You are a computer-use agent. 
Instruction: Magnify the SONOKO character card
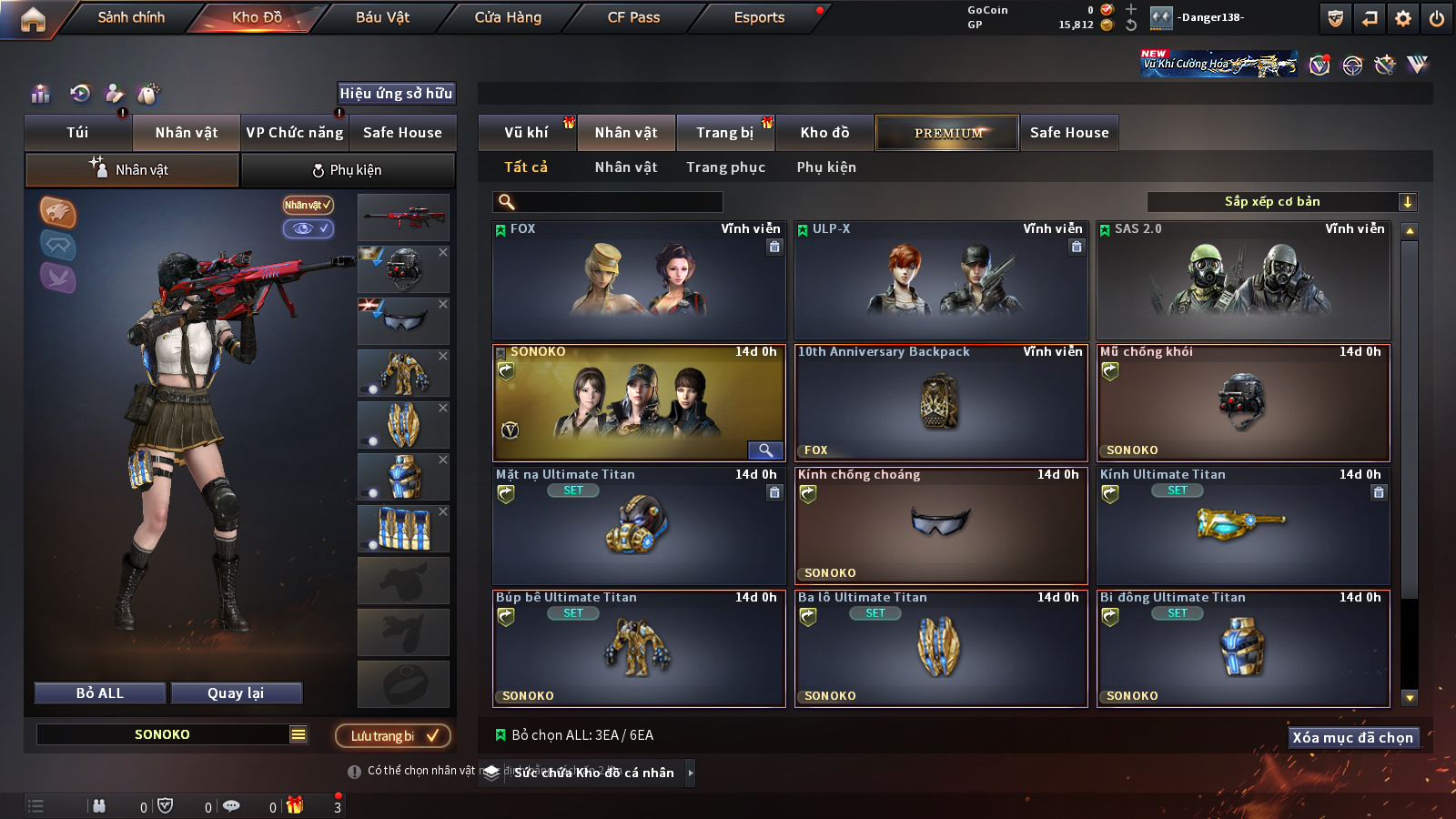[x=765, y=450]
